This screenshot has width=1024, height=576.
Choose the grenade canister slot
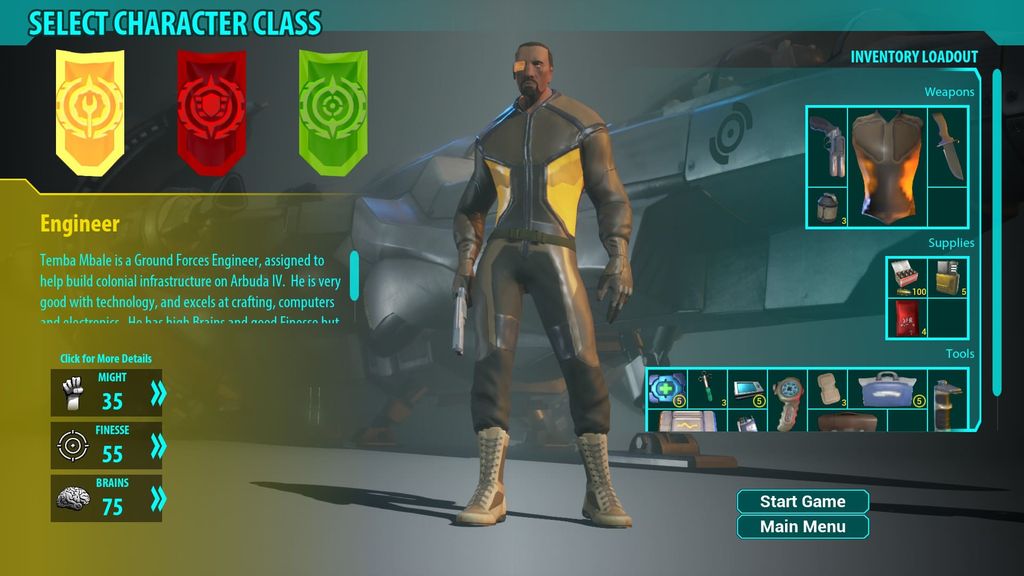click(827, 207)
